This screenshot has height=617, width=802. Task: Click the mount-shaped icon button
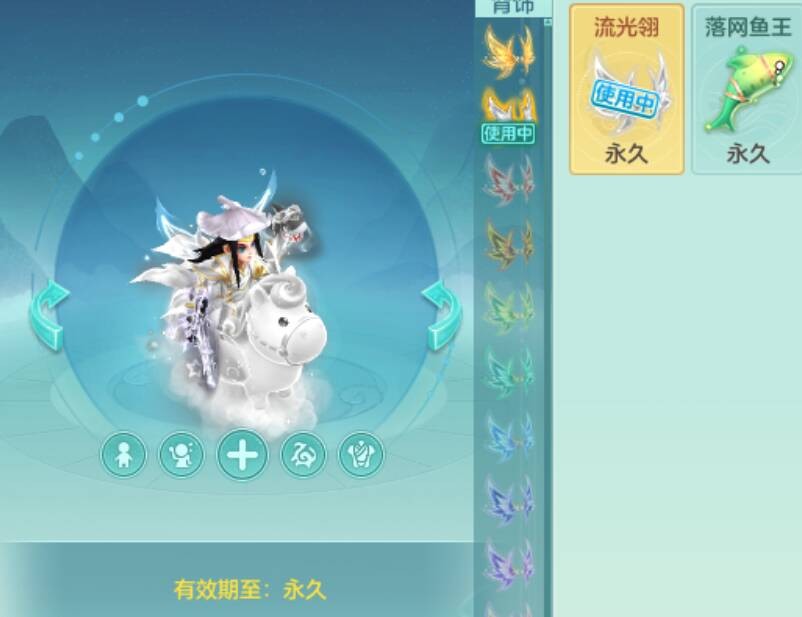pyautogui.click(x=302, y=455)
